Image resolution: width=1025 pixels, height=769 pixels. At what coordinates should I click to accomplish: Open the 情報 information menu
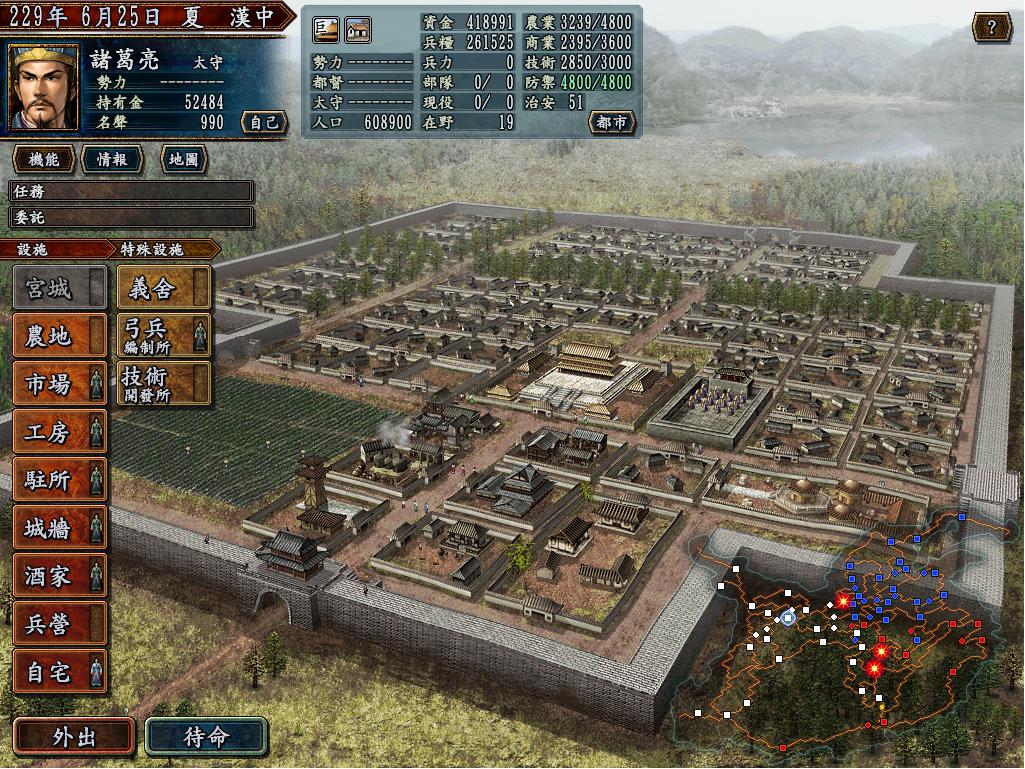[112, 159]
